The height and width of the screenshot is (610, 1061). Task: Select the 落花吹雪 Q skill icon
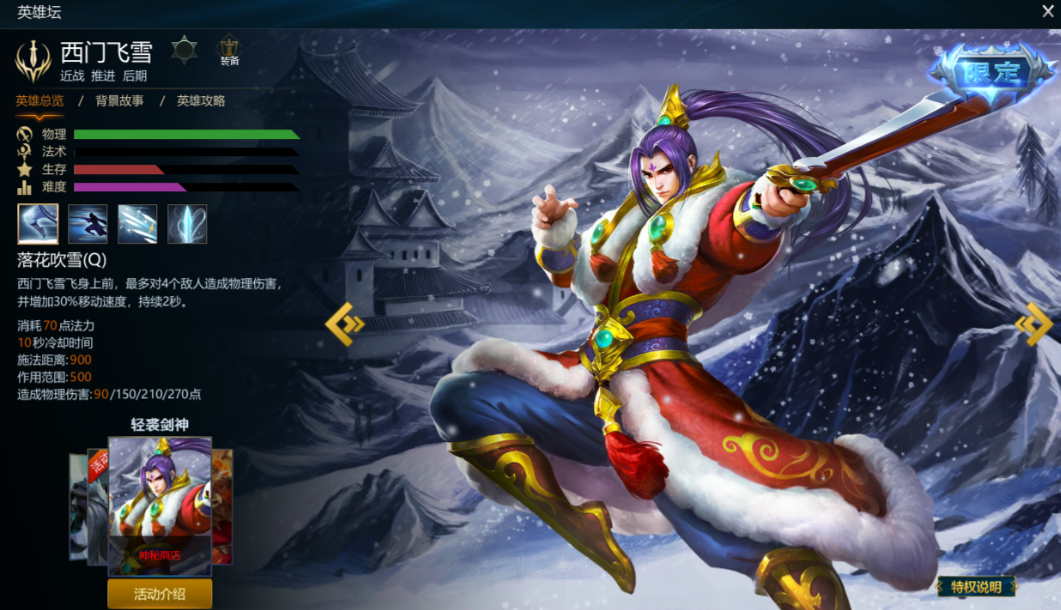(x=38, y=224)
